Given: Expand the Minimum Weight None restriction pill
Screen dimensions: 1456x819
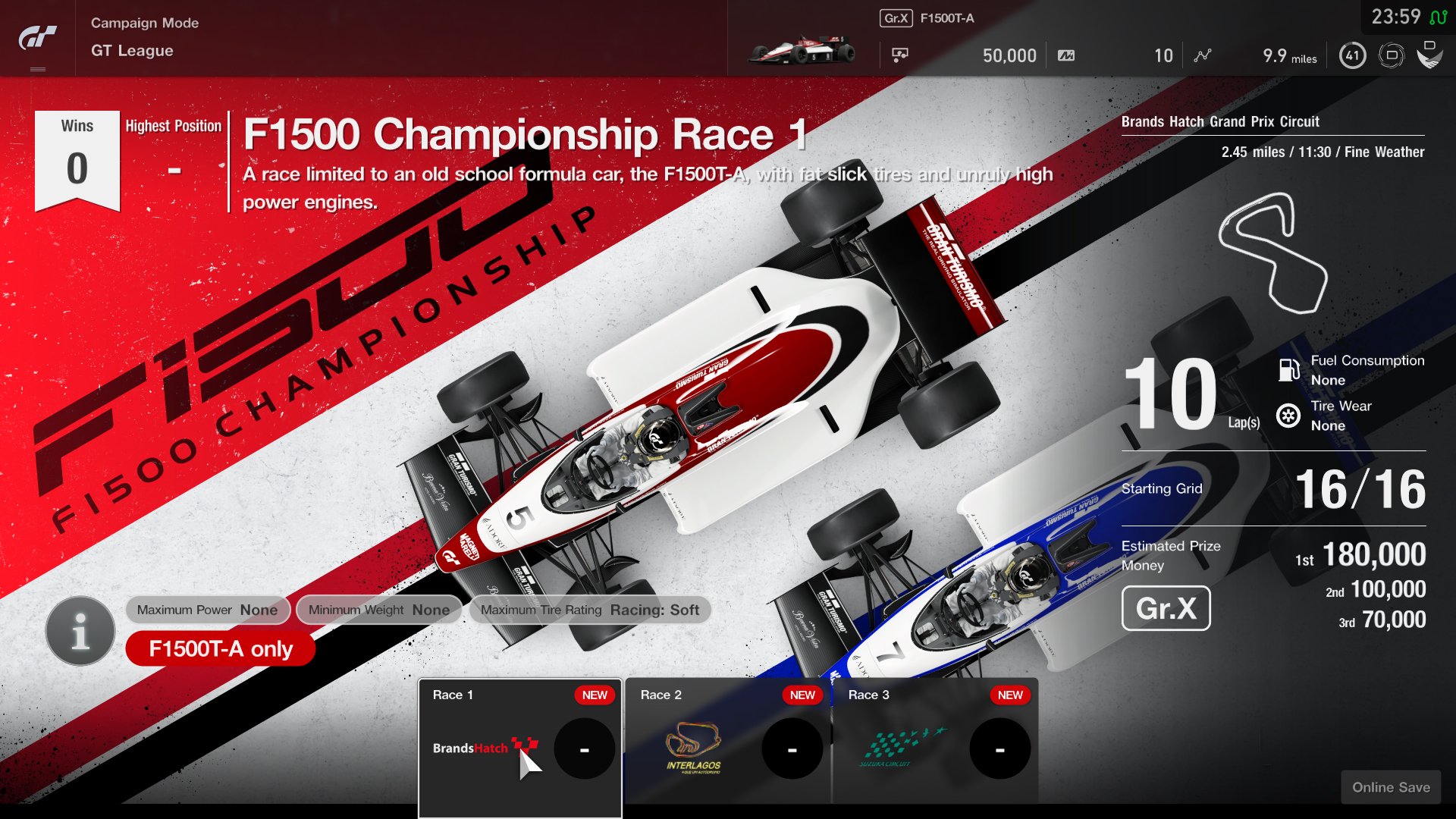Looking at the screenshot, I should click(x=378, y=610).
